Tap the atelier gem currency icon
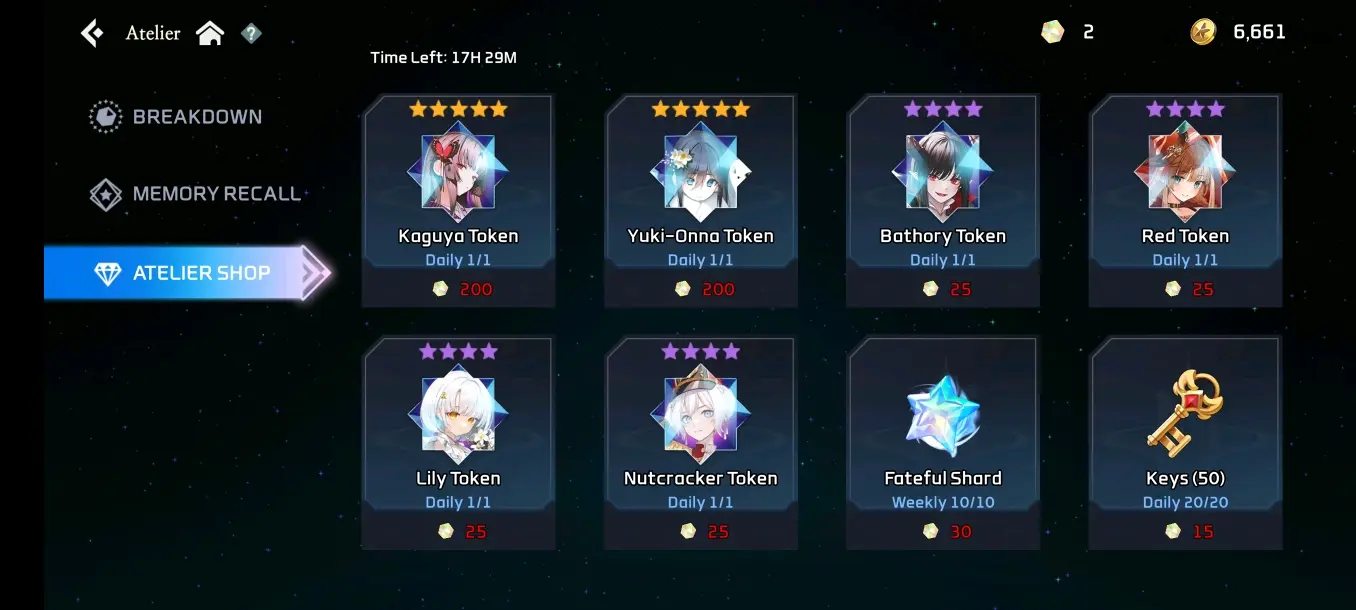This screenshot has width=1356, height=610. 1052,32
